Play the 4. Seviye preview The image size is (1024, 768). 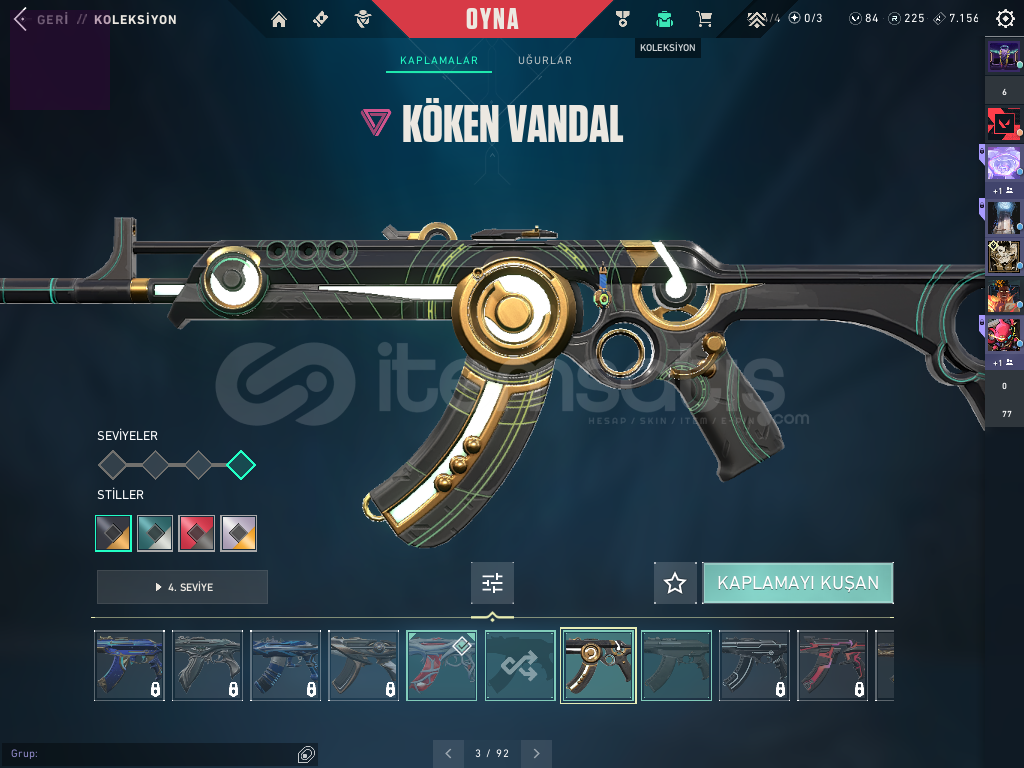[182, 587]
